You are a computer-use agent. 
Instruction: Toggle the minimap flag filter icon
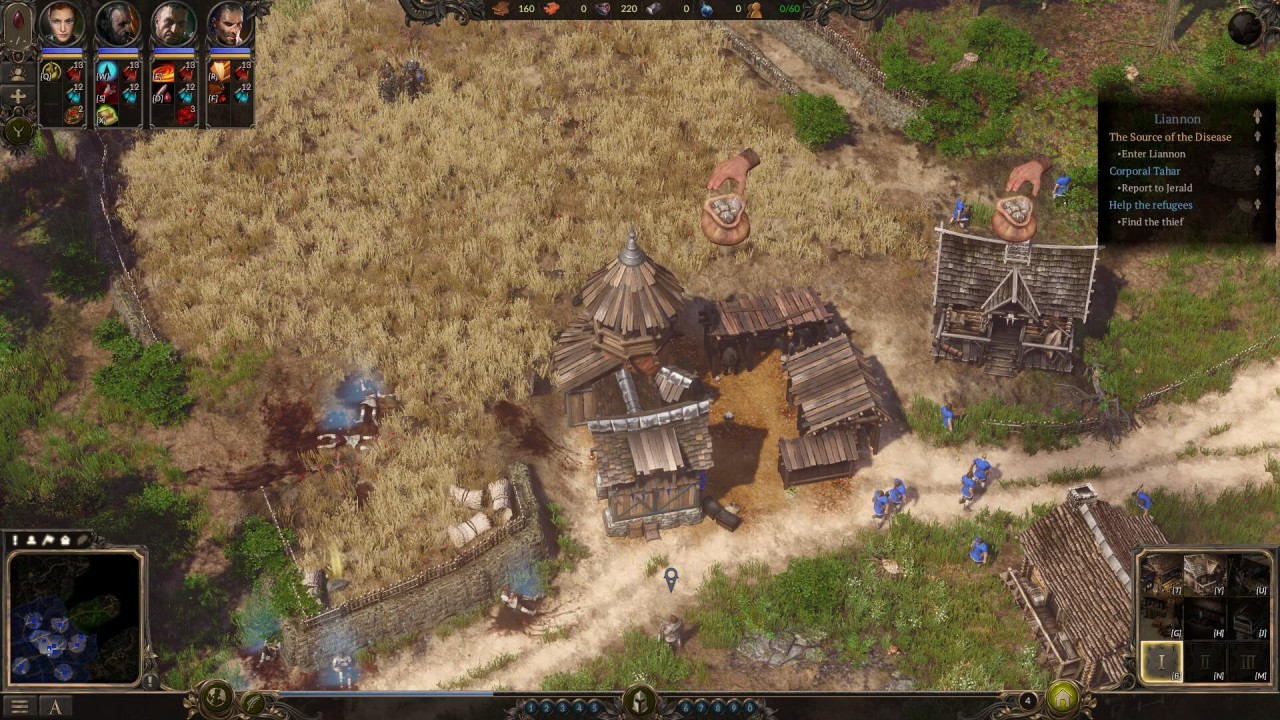click(48, 540)
